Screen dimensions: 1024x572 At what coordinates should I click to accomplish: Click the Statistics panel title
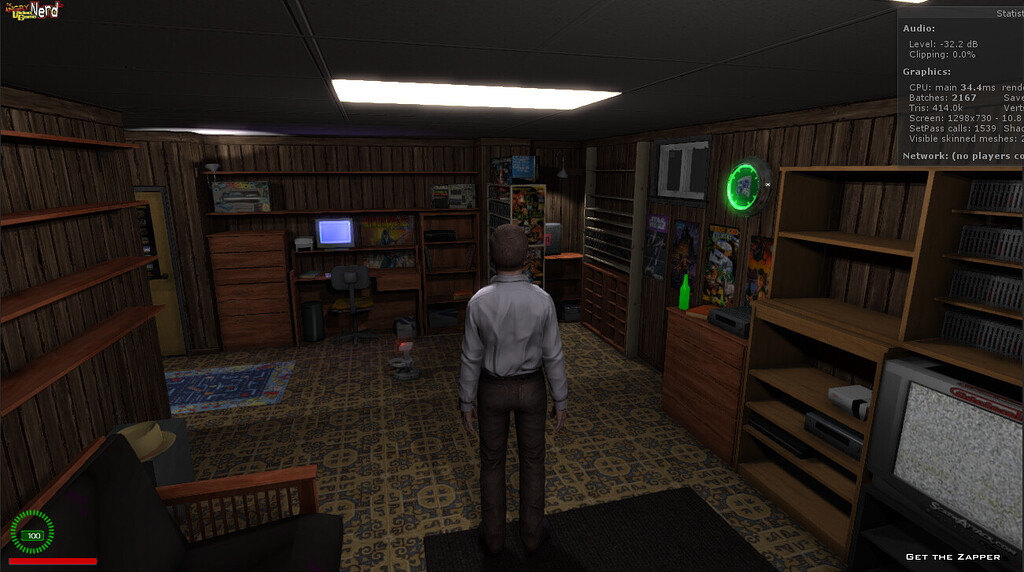coord(1008,13)
